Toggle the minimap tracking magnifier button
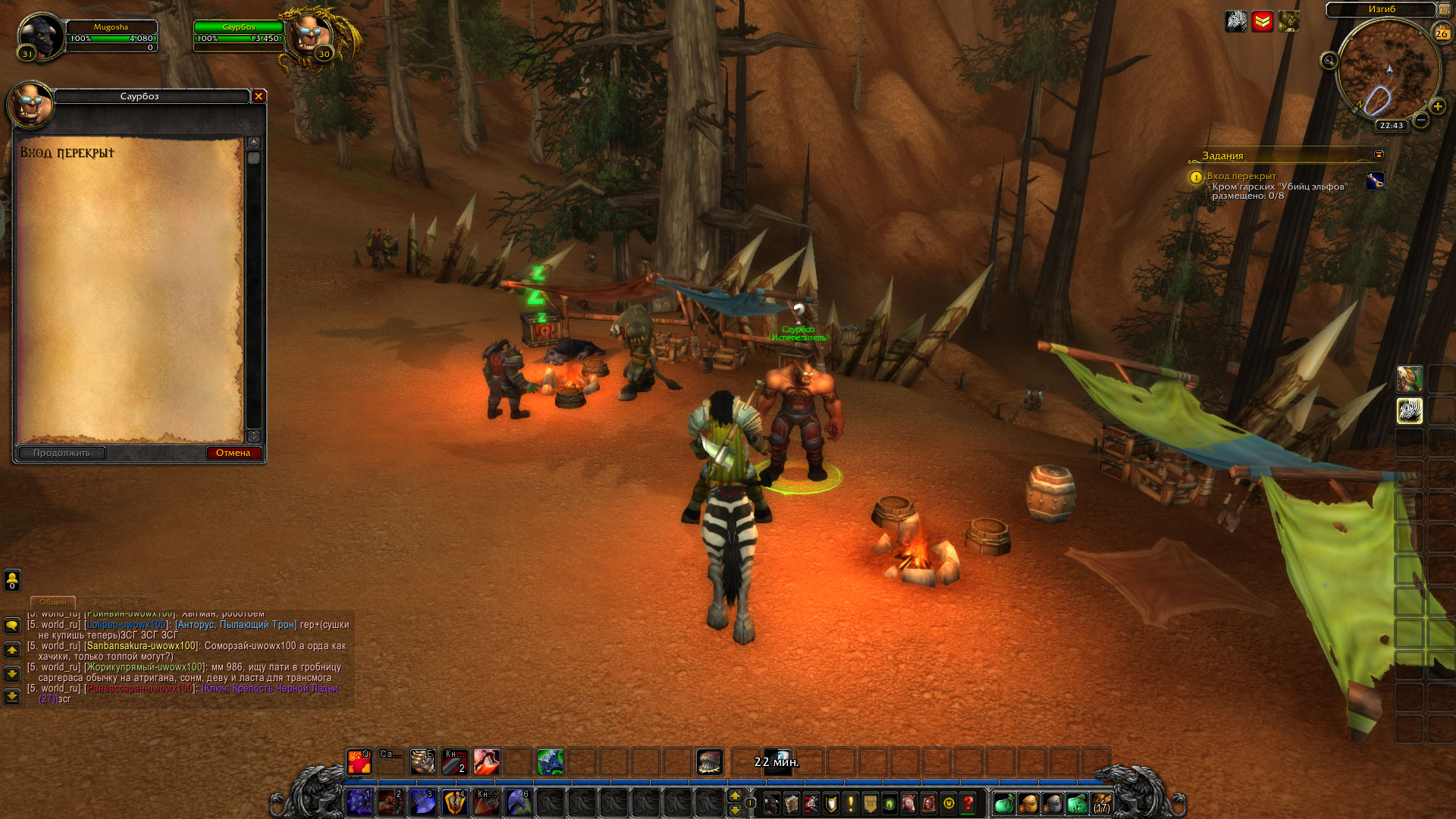Screen dimensions: 1456x819 (1329, 61)
